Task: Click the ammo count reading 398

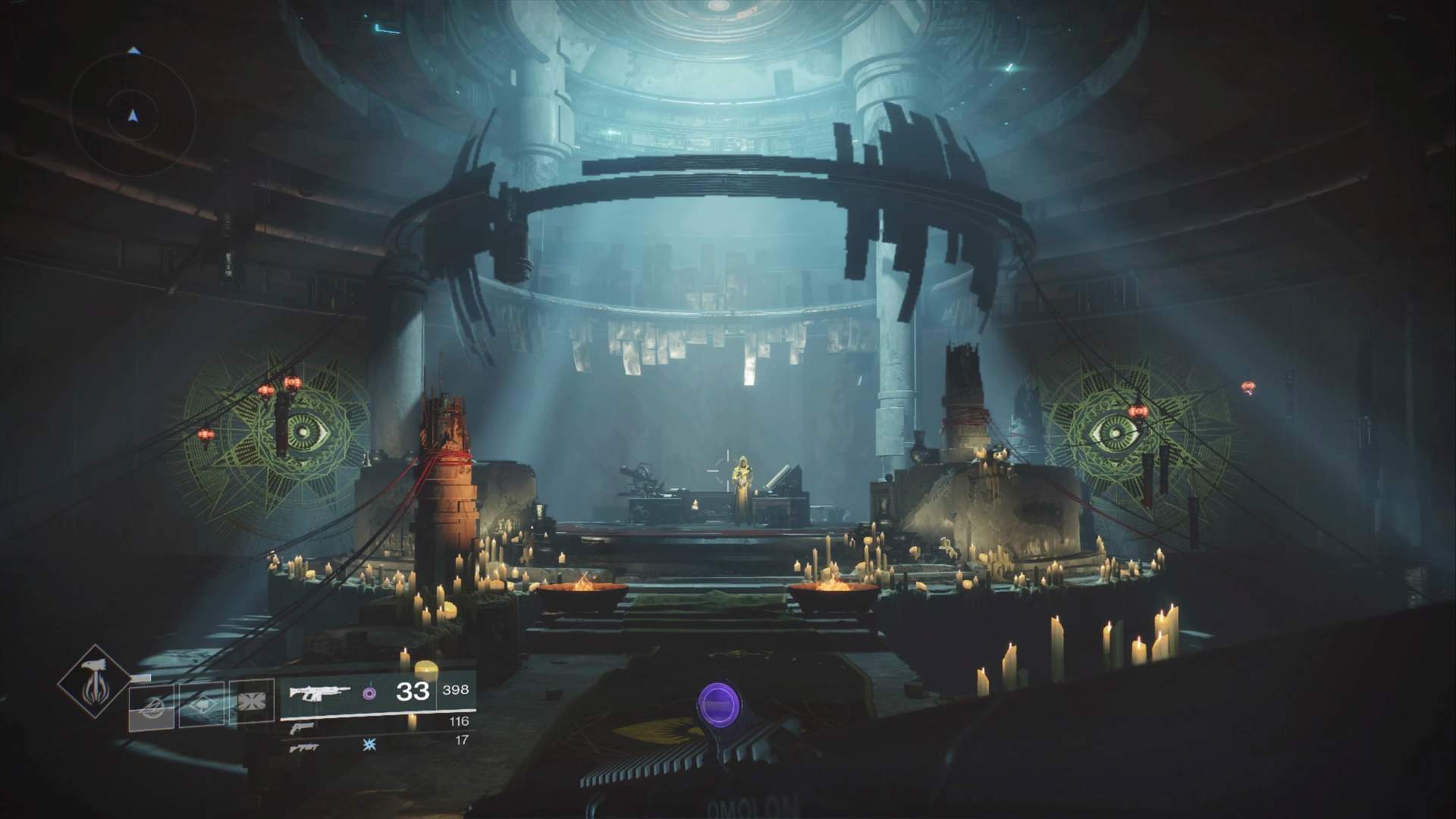Action: coord(455,691)
